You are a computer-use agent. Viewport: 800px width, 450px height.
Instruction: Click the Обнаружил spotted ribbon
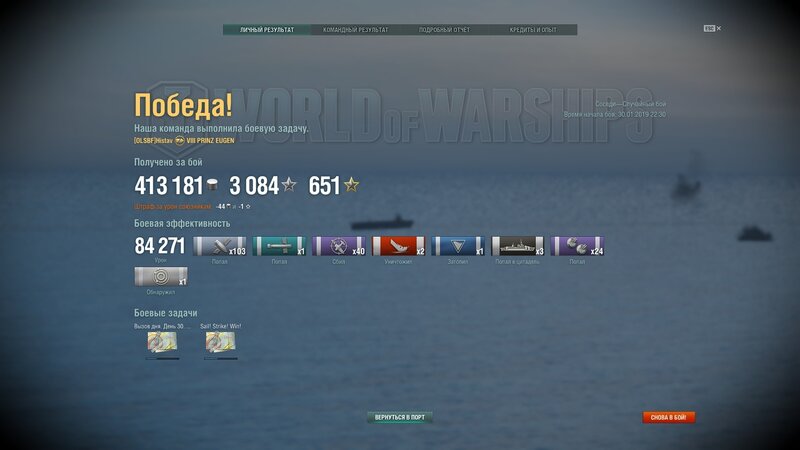(x=160, y=279)
